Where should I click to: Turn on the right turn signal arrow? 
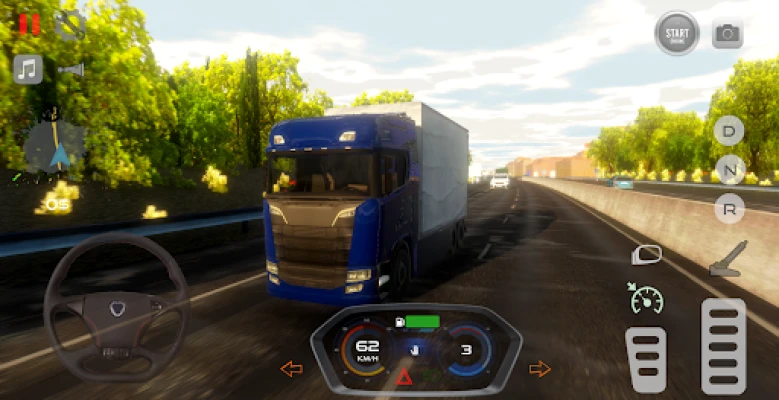click(540, 369)
